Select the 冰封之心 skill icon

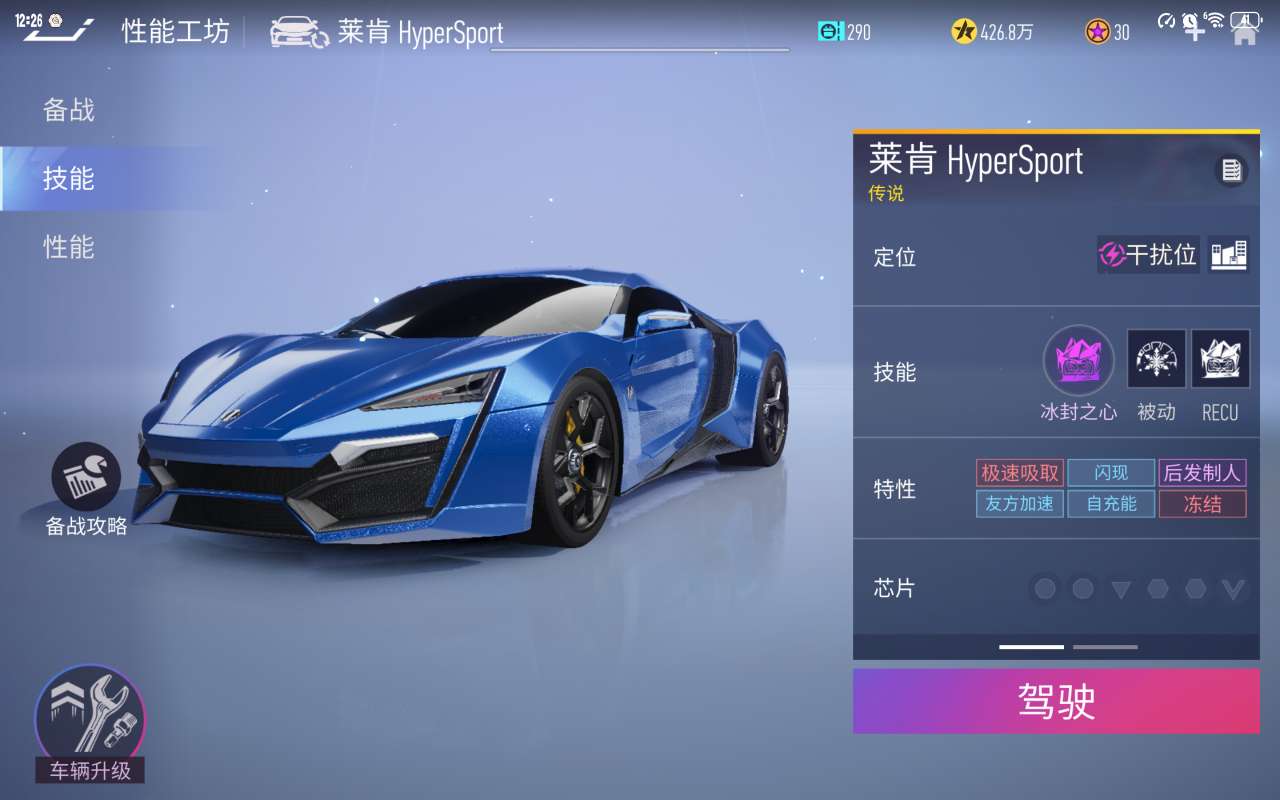(x=1078, y=360)
